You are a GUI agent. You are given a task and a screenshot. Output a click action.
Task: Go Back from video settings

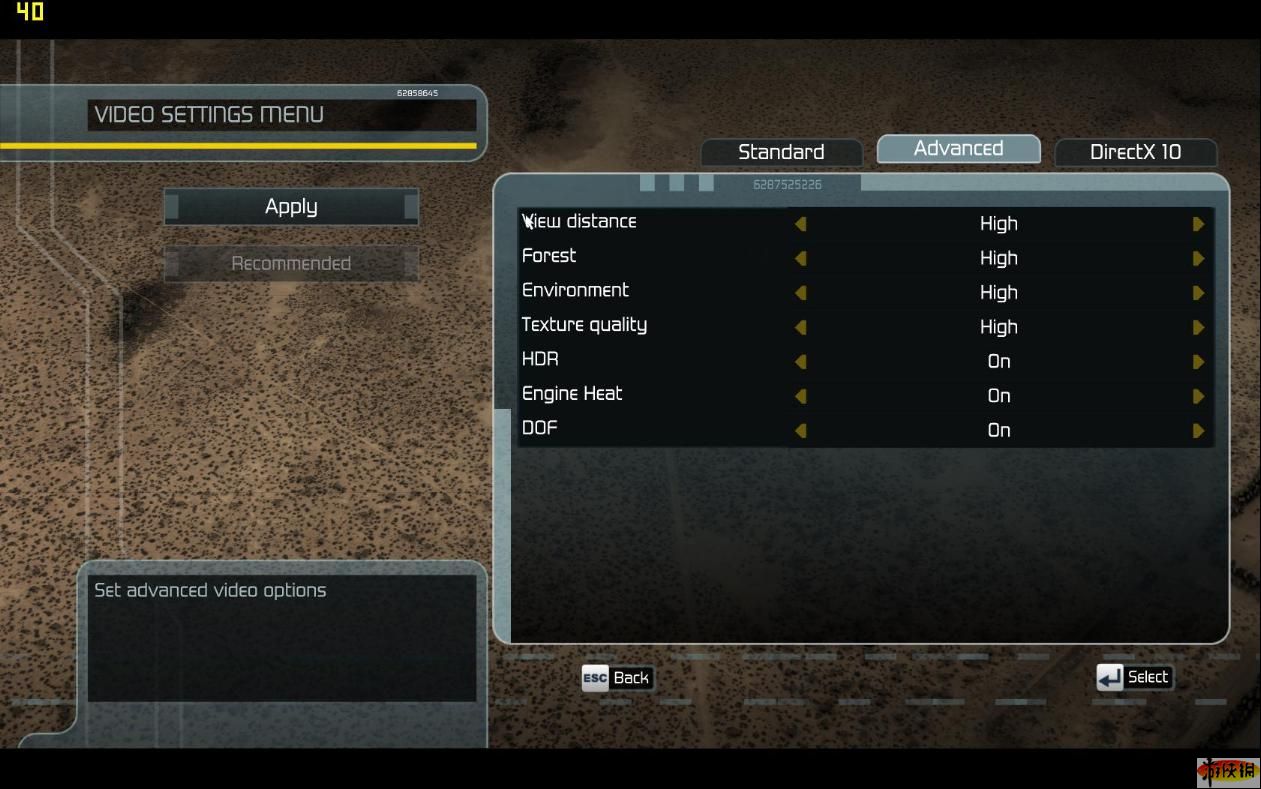coord(616,678)
